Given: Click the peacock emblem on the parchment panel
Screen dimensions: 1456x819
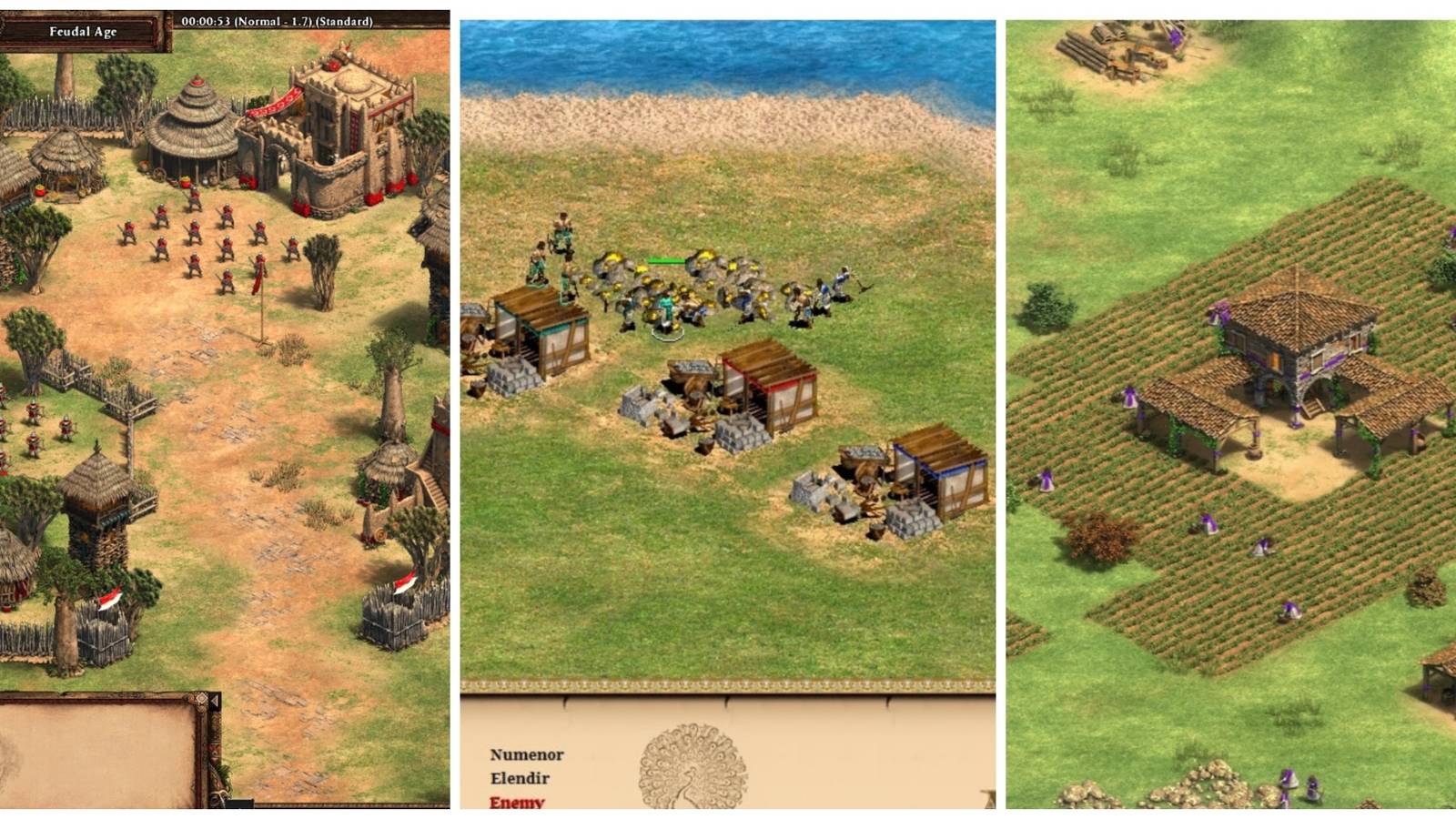Looking at the screenshot, I should pos(690,764).
